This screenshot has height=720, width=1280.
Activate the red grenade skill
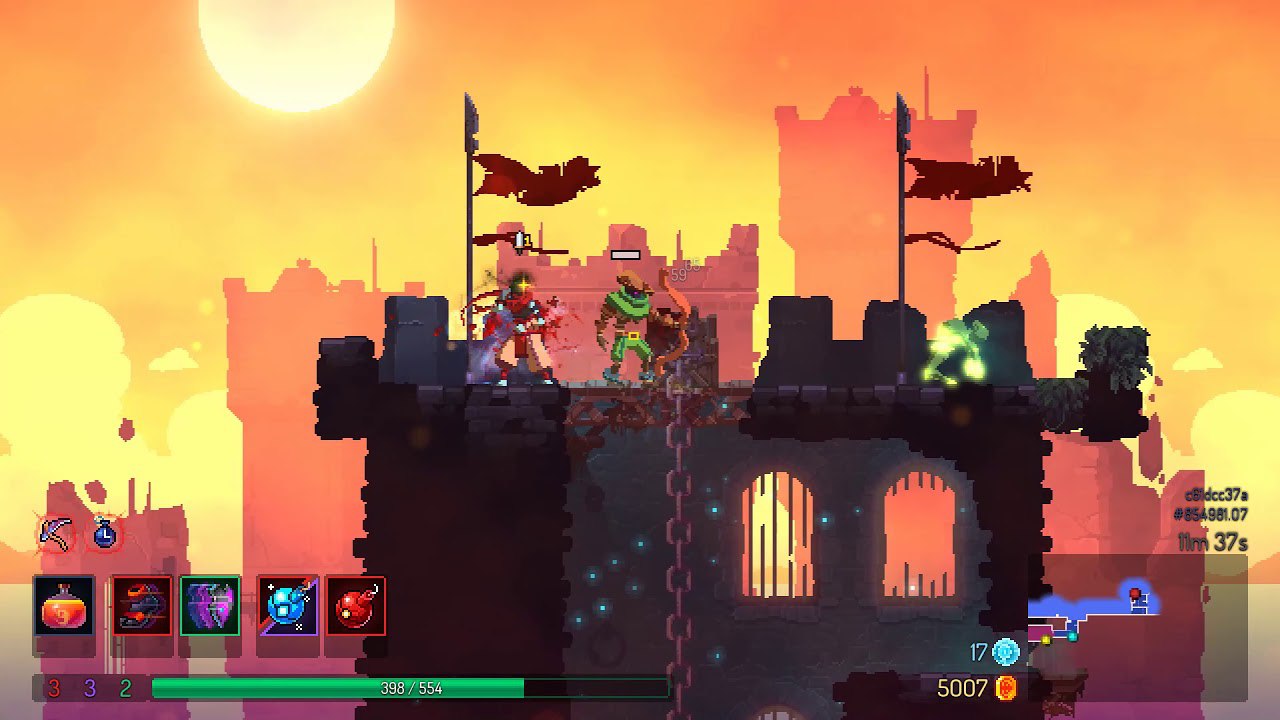point(355,606)
